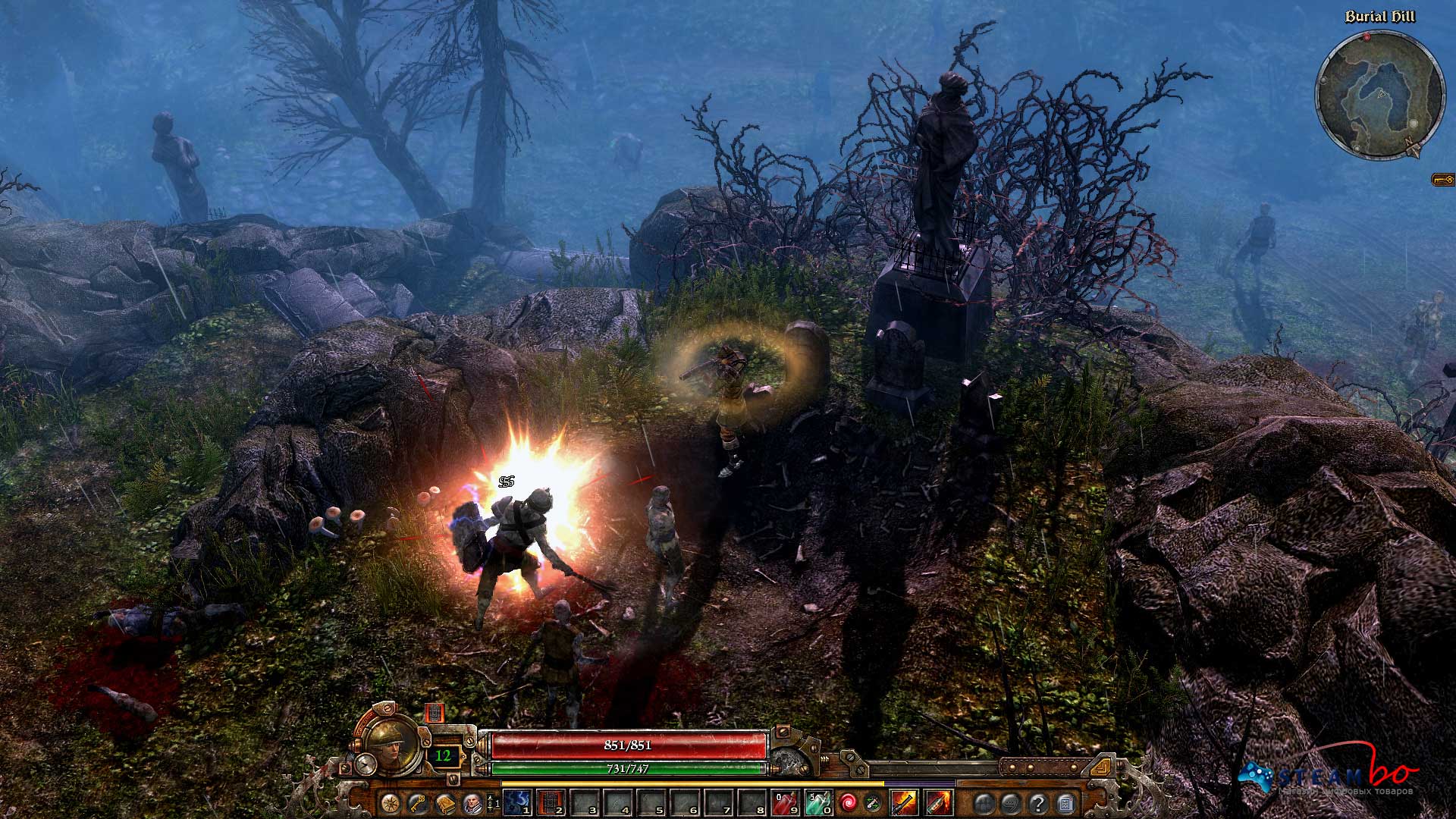Toggle weapon swap with green arrows icon
1456x819 pixels.
[x=874, y=804]
